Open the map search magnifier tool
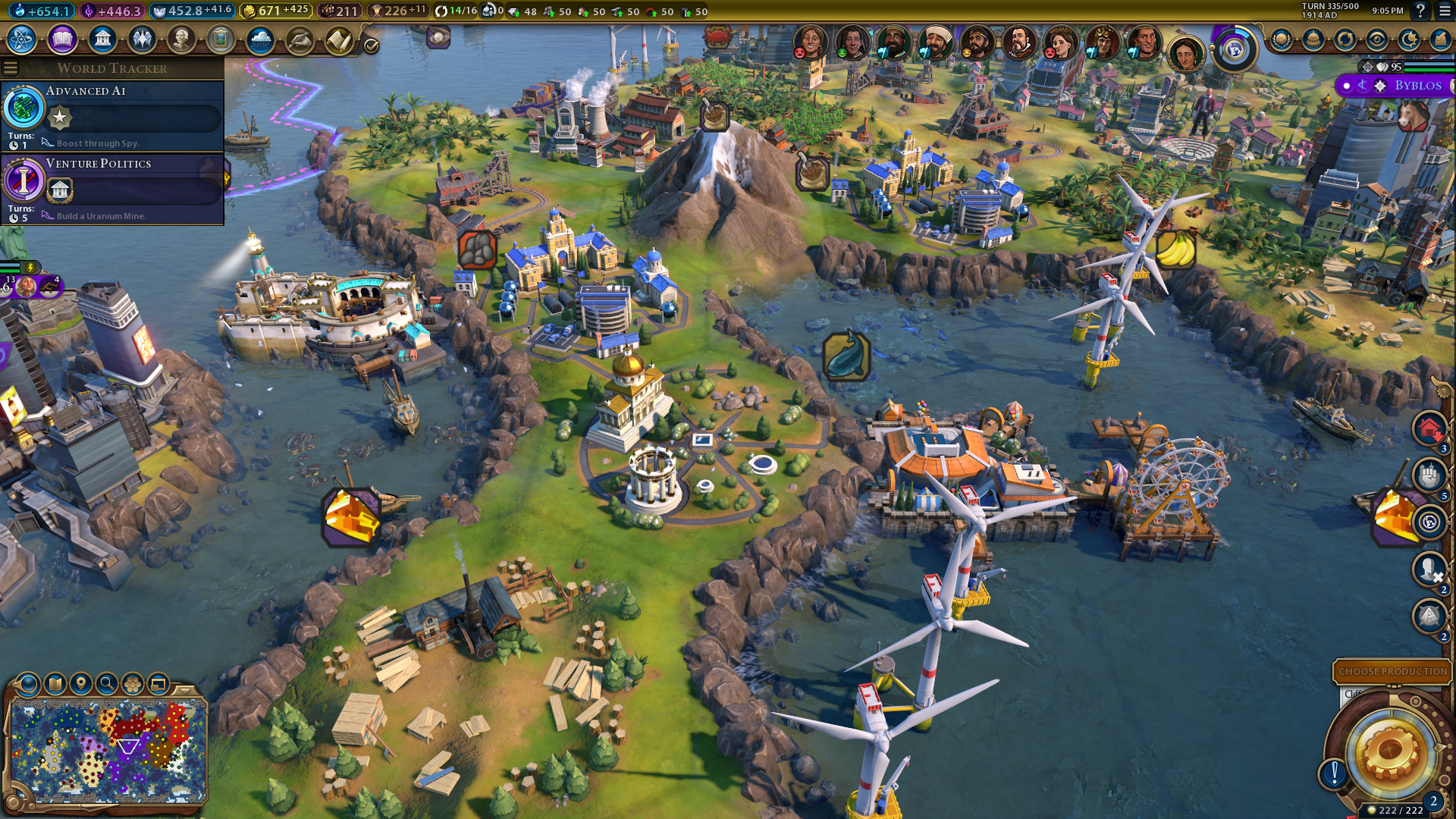 point(107,684)
